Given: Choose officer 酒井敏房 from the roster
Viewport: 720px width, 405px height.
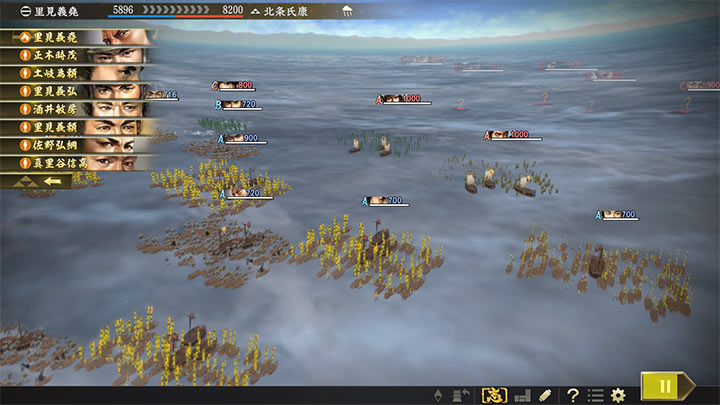Looking at the screenshot, I should click(80, 109).
